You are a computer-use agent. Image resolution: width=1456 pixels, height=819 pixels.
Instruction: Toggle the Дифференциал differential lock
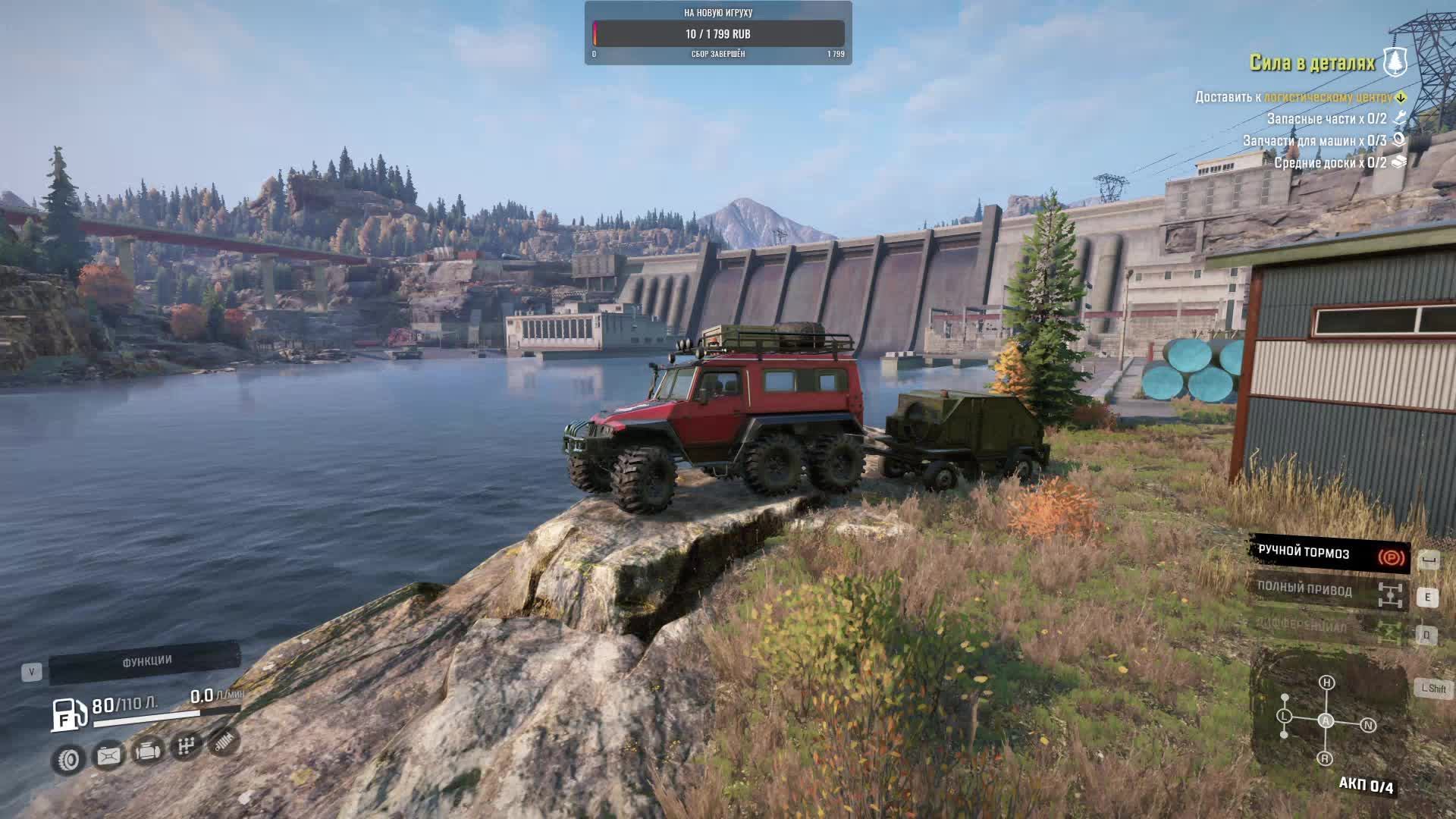tap(1329, 628)
